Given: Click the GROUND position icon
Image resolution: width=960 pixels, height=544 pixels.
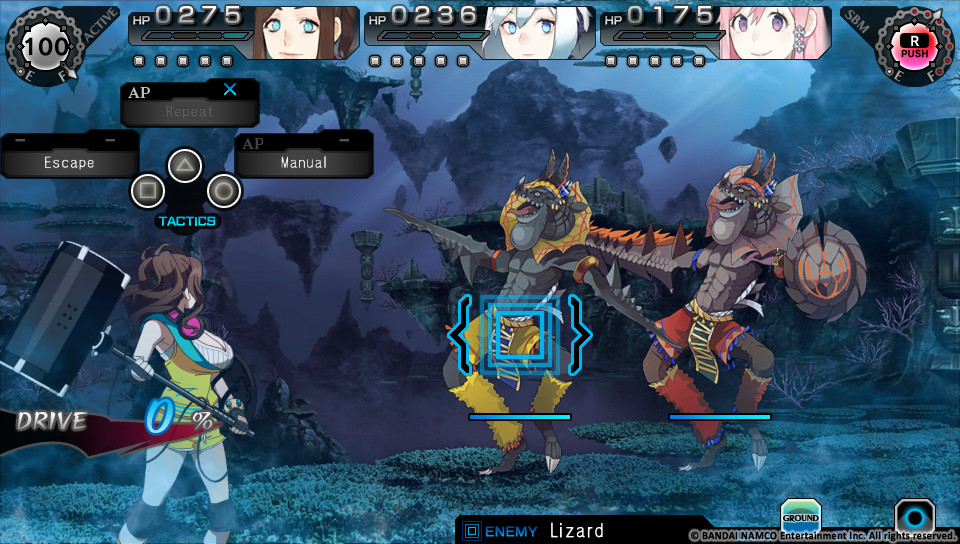Looking at the screenshot, I should 800,516.
